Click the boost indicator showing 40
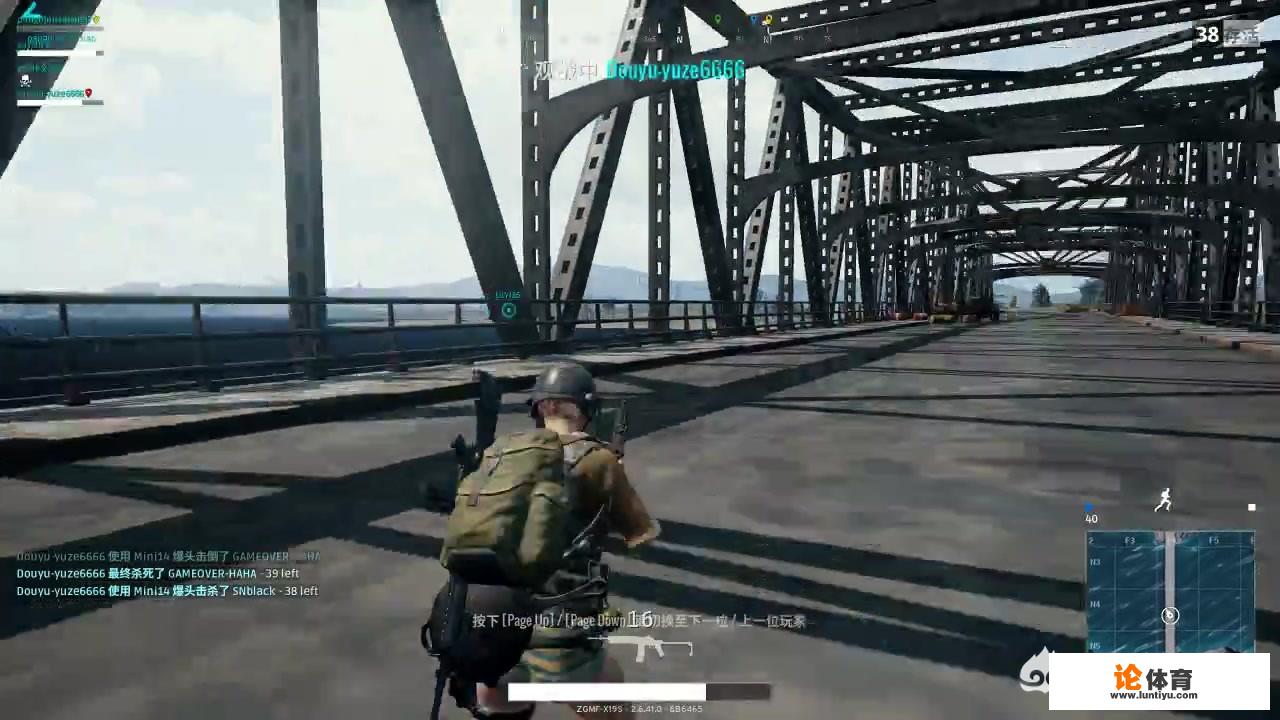This screenshot has height=720, width=1280. tap(1091, 519)
